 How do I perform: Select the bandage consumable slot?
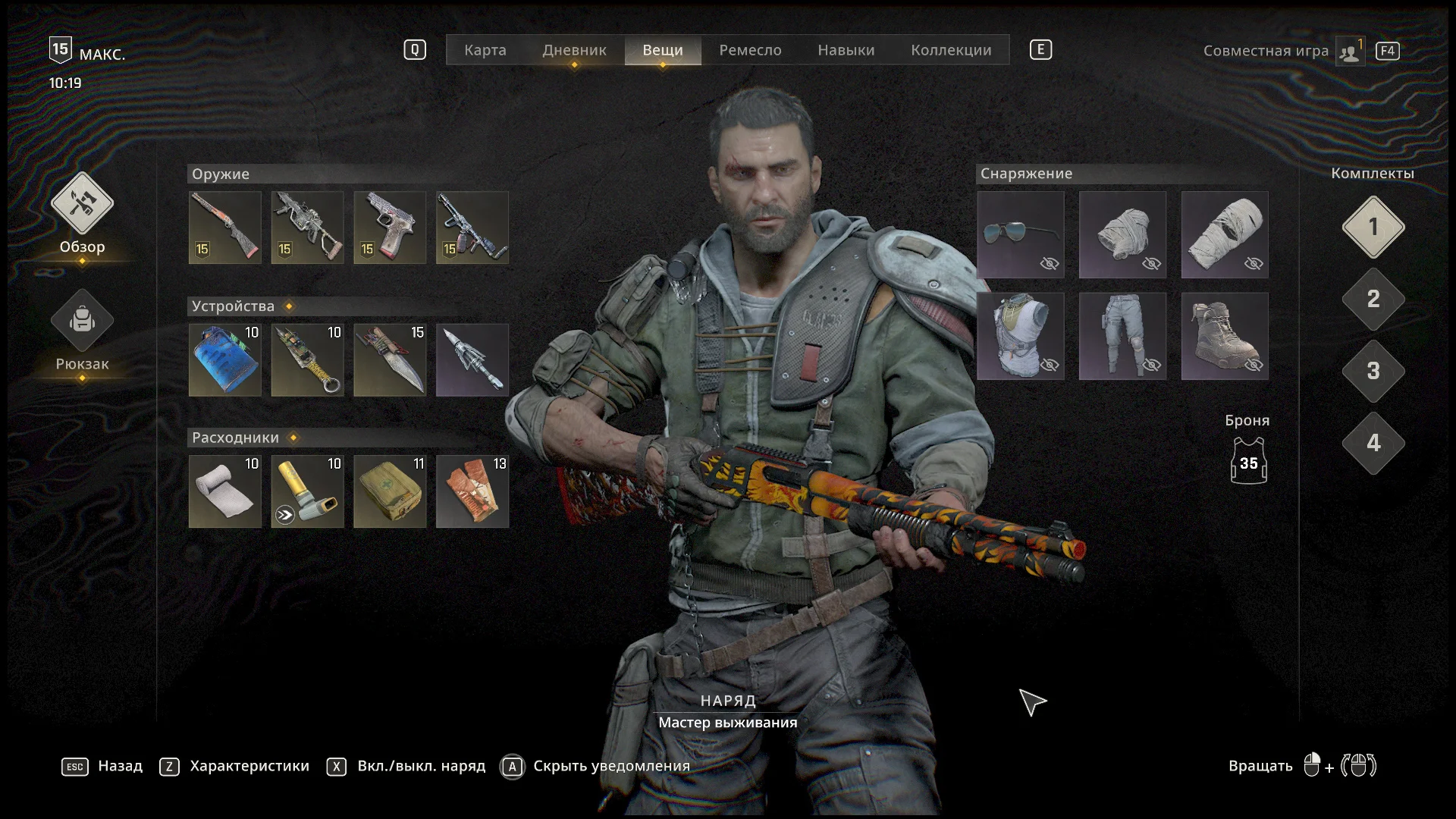click(x=224, y=491)
